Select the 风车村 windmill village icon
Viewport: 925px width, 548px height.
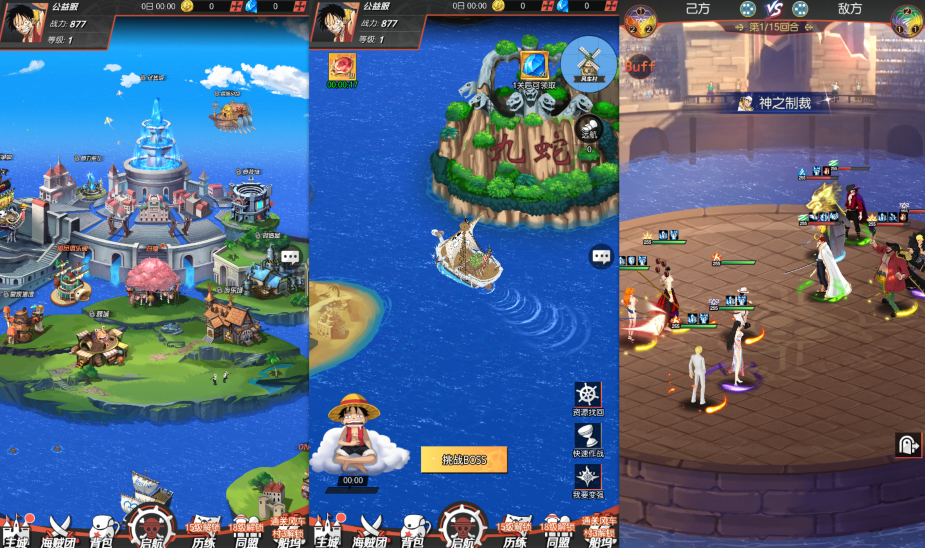pos(588,62)
